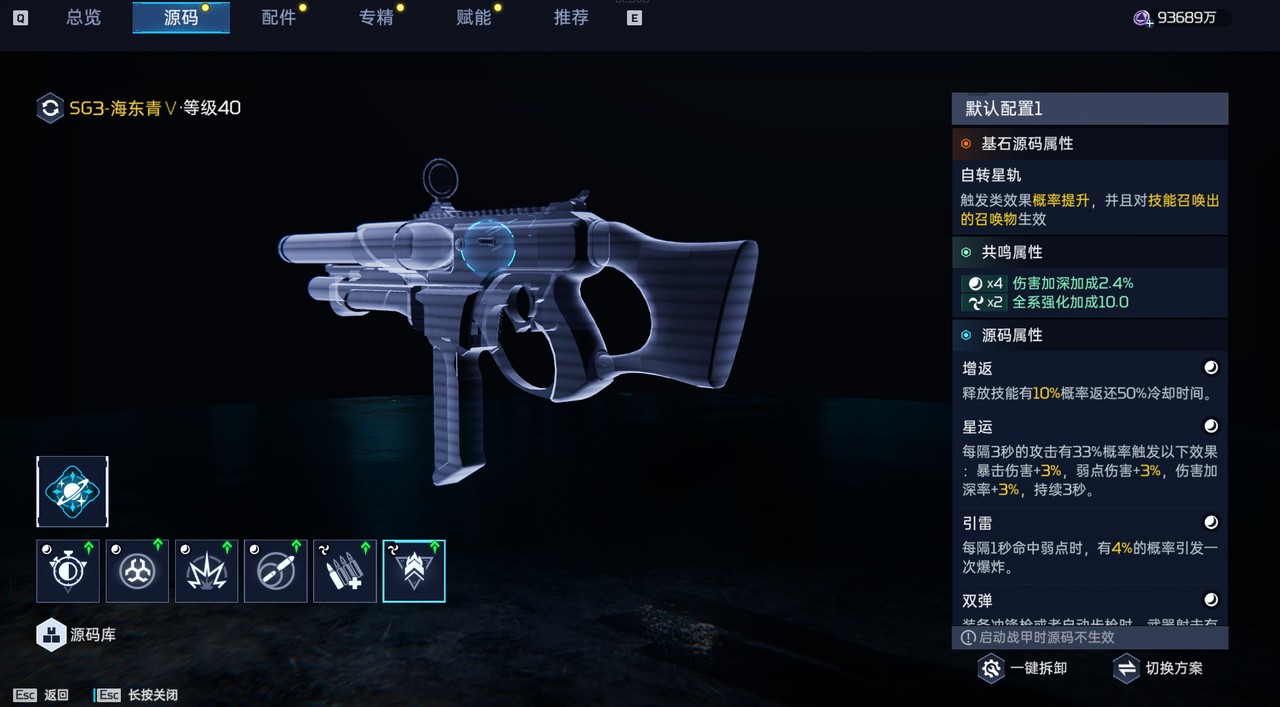Switch to the 总览 overview tab
Screen dimensions: 1280x707
83,17
